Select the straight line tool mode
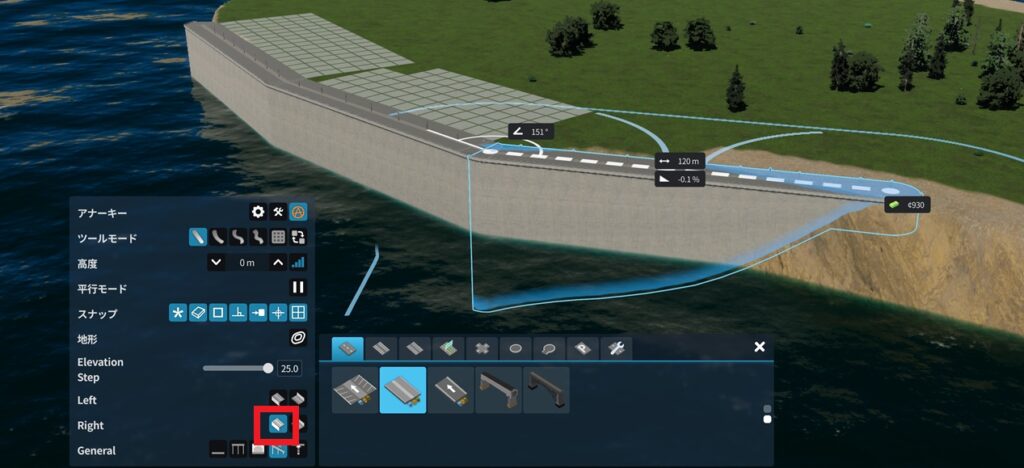The height and width of the screenshot is (468, 1024). click(199, 238)
